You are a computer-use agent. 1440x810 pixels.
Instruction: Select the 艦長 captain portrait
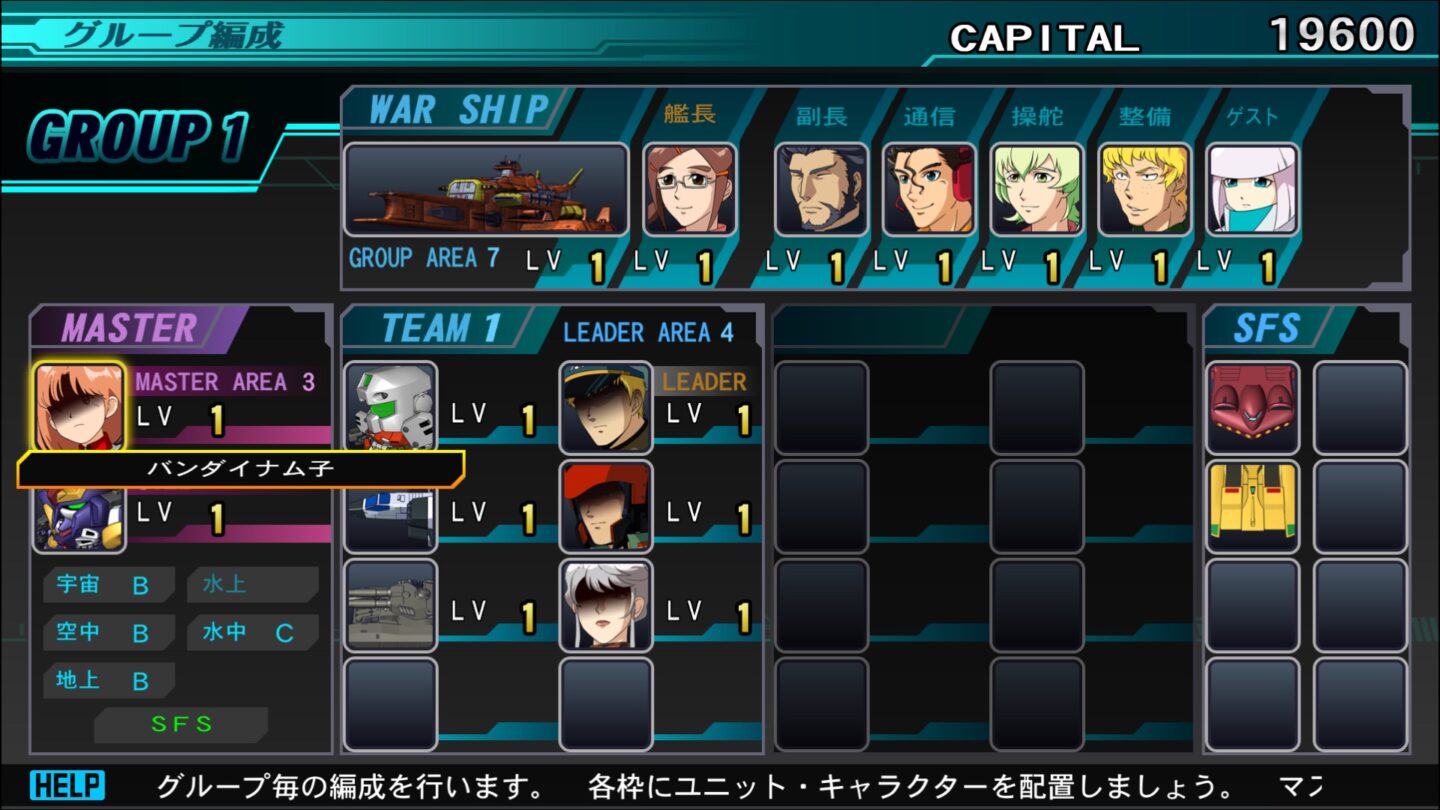tap(689, 190)
